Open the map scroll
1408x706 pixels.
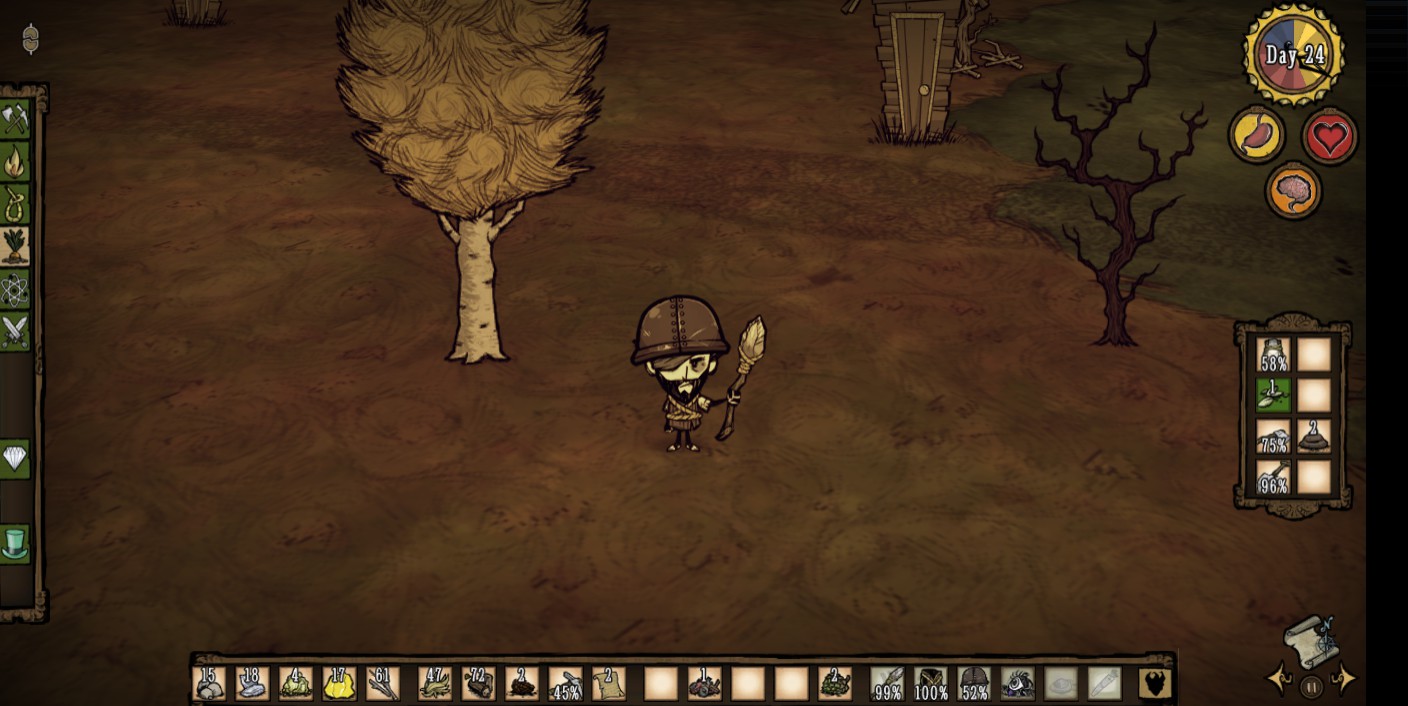(1312, 642)
